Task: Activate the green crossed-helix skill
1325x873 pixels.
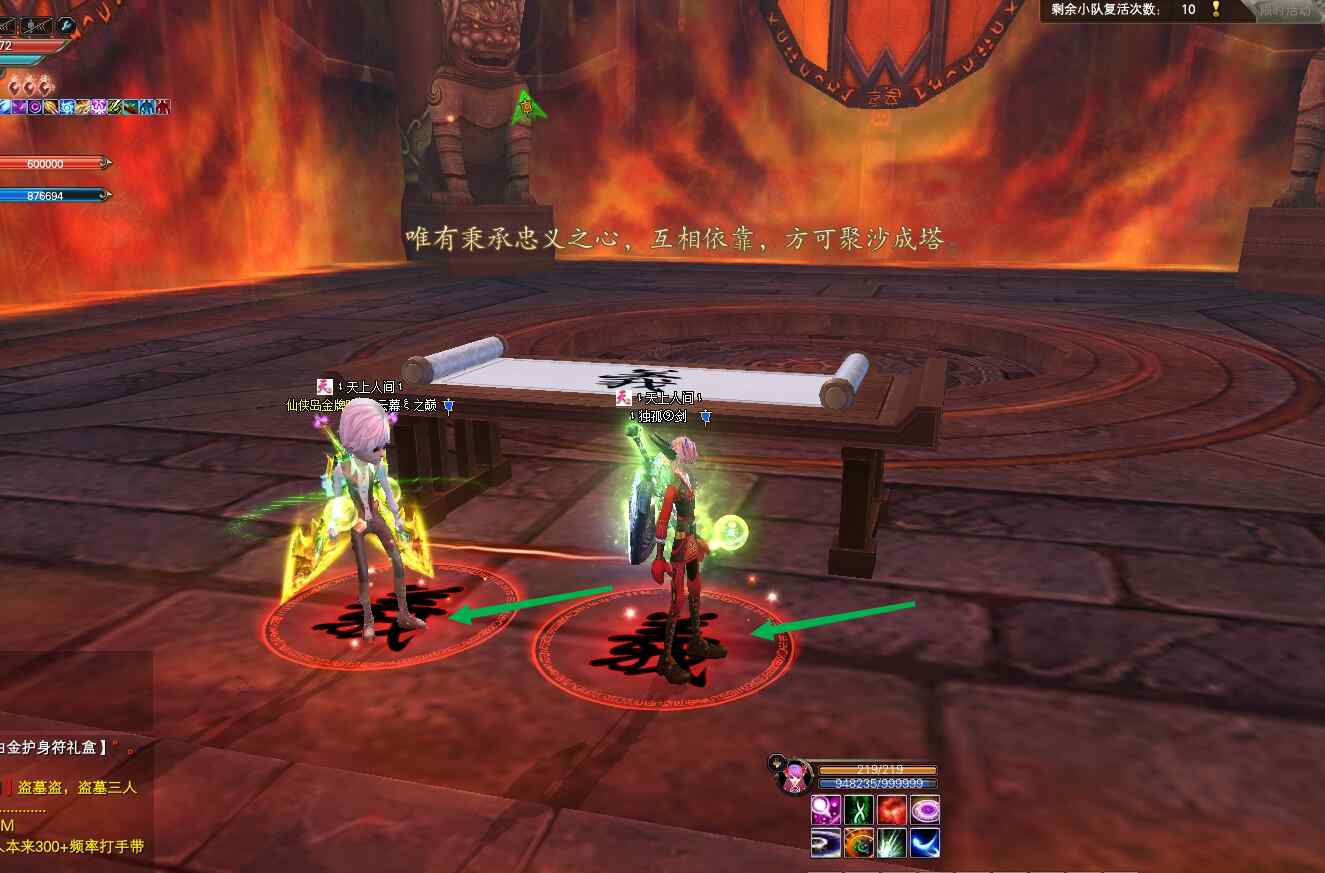Action: pos(859,810)
